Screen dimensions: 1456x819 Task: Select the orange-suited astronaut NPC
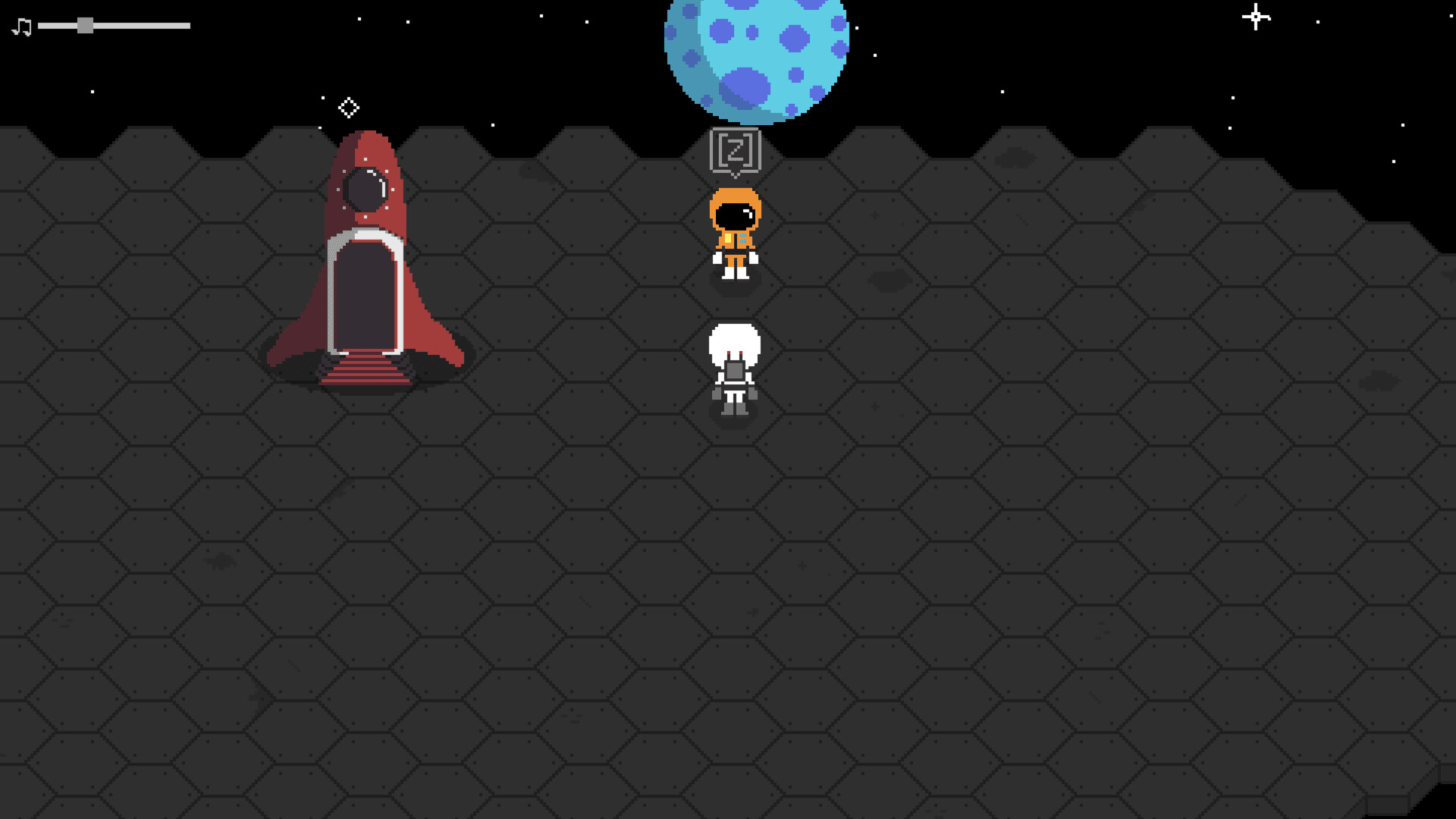point(736,235)
